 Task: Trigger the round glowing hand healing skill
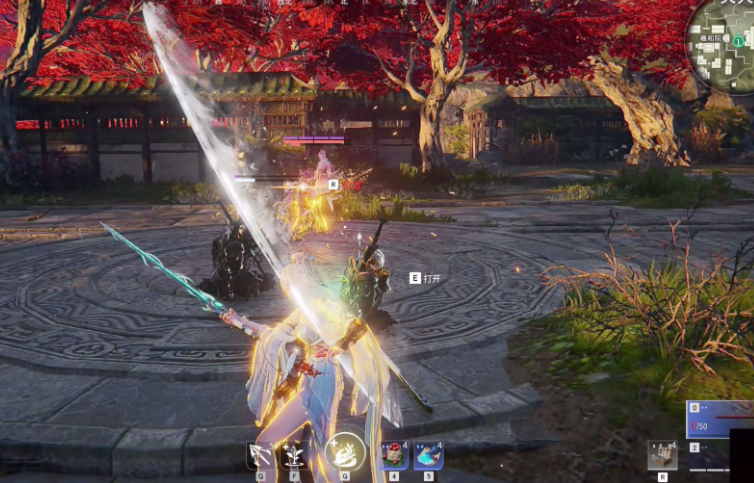tap(346, 452)
